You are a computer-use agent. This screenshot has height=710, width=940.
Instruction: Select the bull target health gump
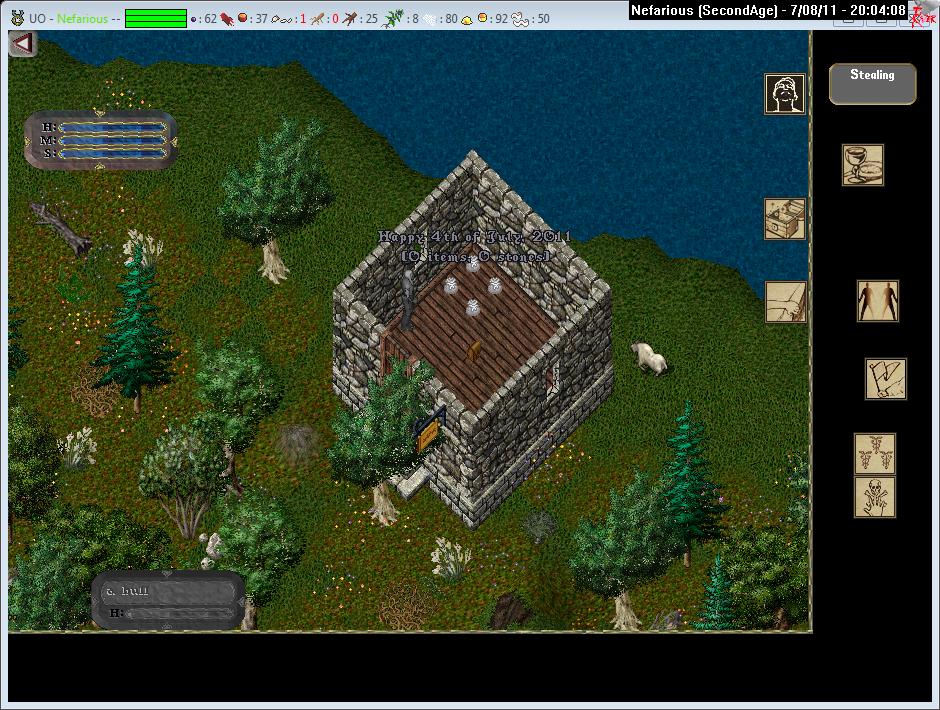(x=168, y=601)
